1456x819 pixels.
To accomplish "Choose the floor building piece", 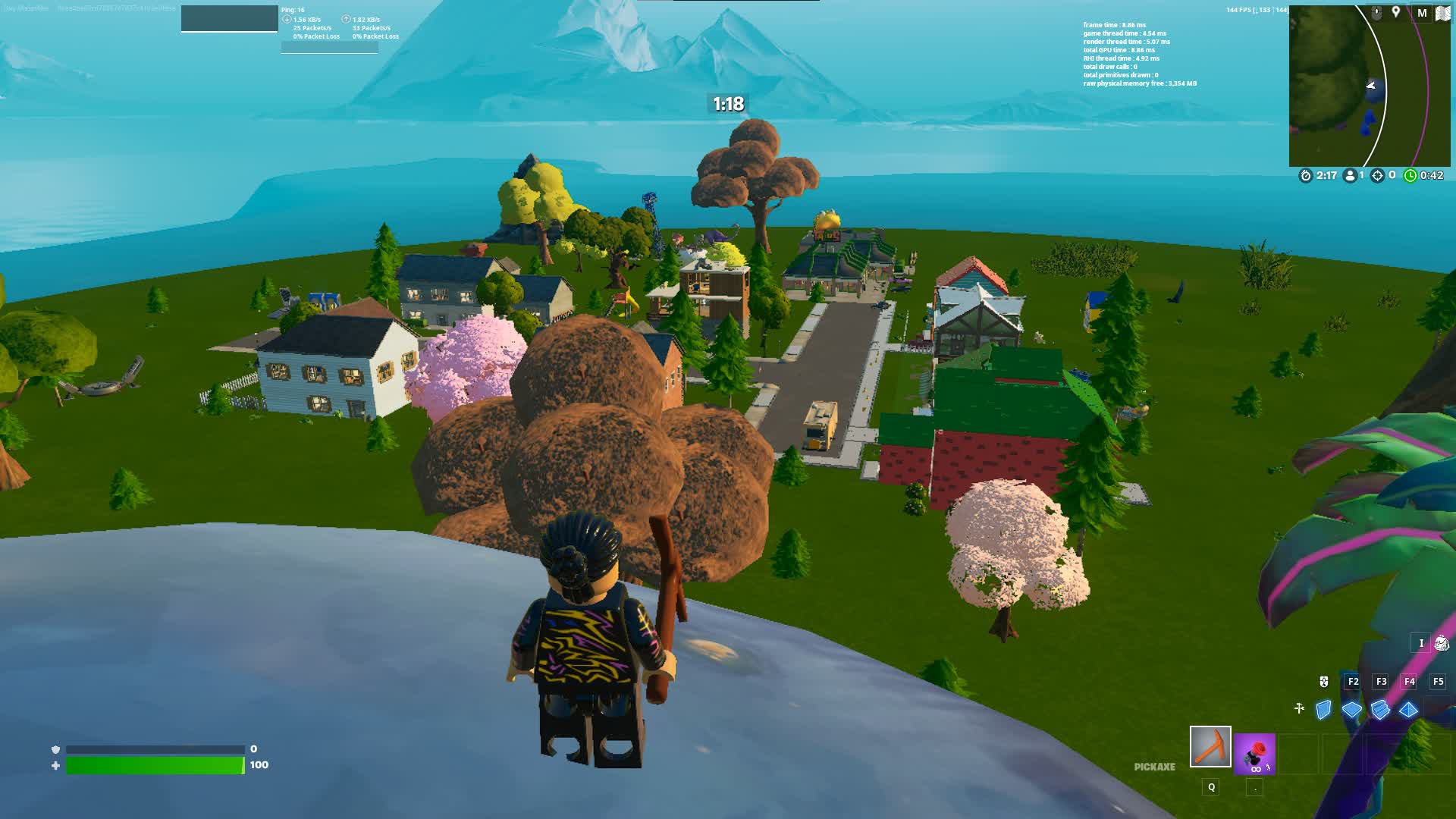I will click(1352, 710).
